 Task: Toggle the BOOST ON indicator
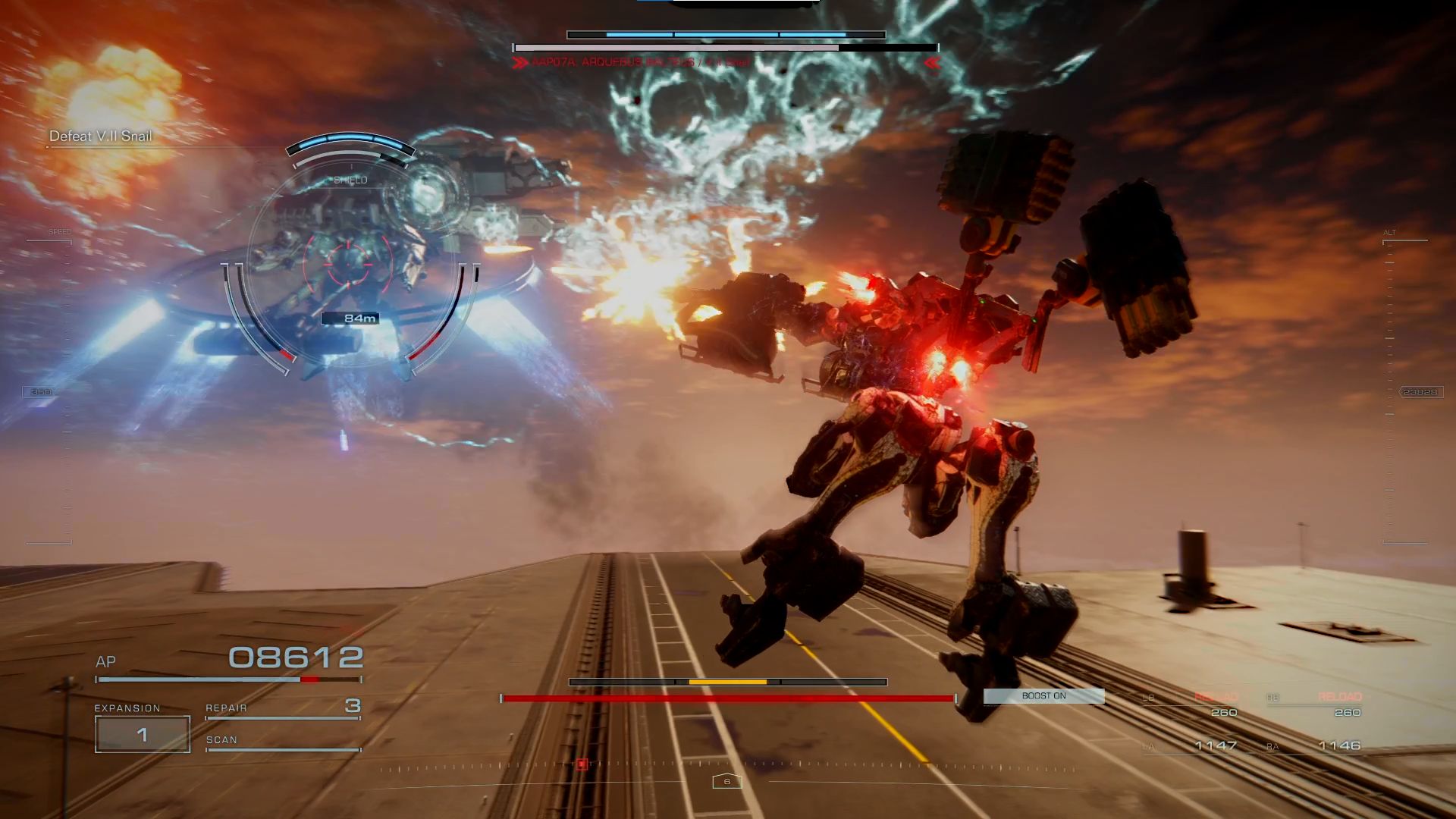pos(1043,695)
